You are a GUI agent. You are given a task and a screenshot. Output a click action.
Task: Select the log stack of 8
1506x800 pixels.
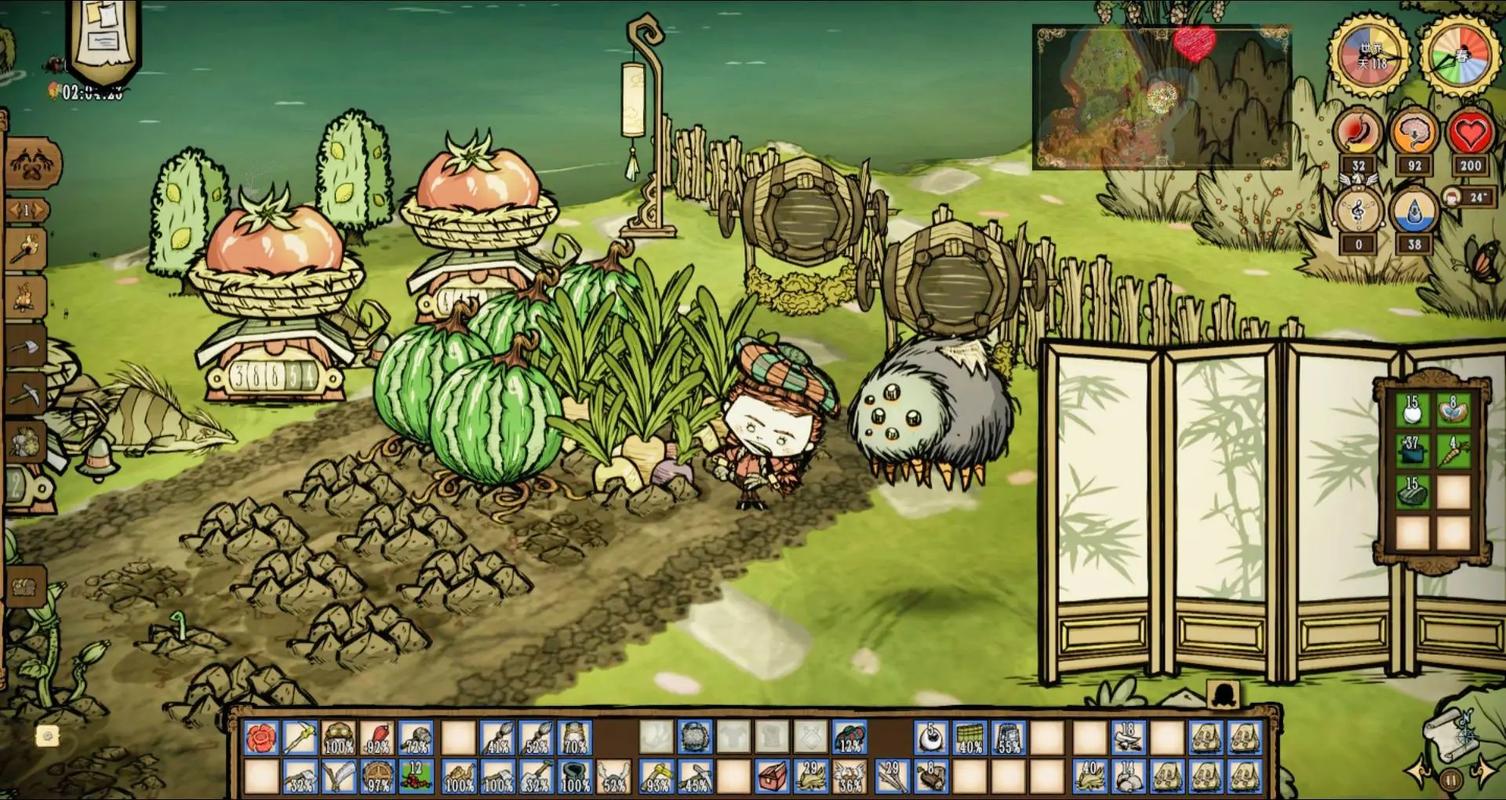point(930,776)
